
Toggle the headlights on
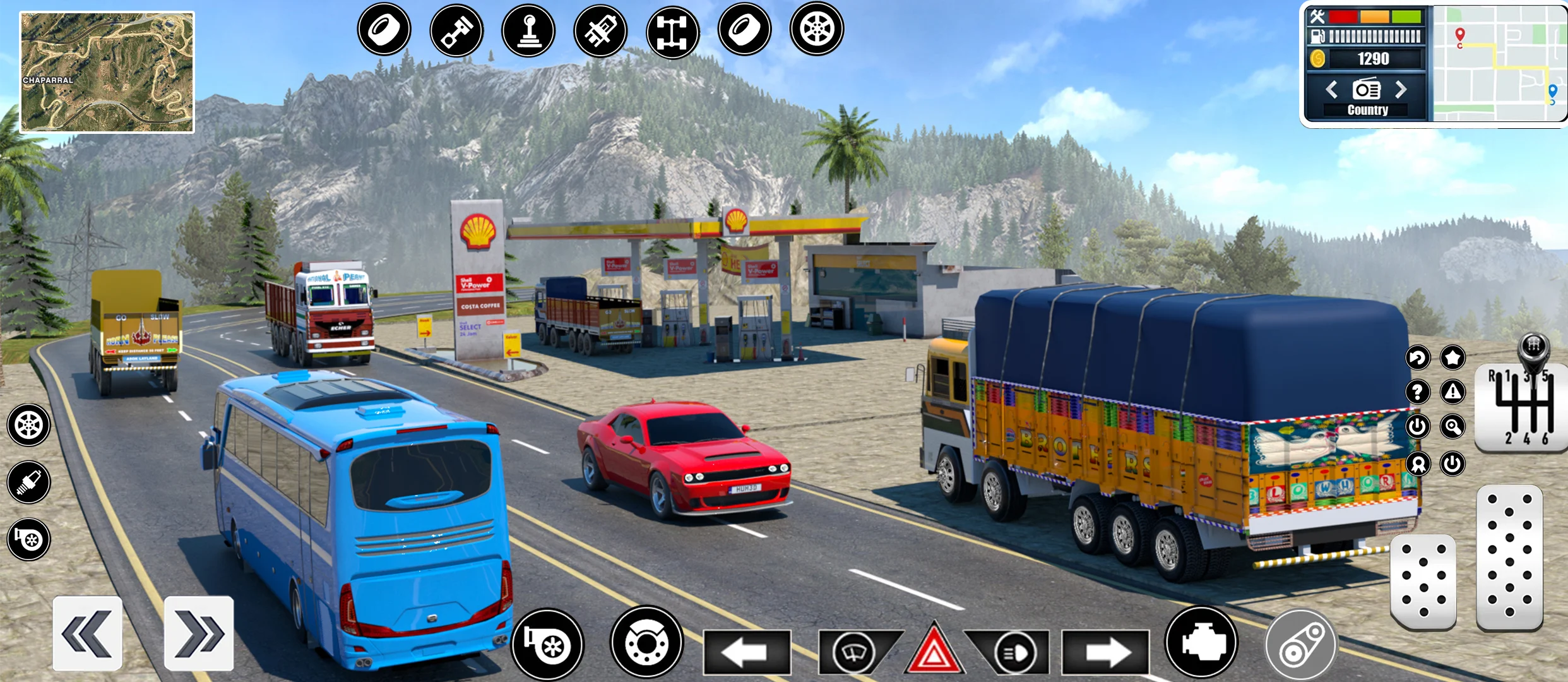tap(1015, 652)
